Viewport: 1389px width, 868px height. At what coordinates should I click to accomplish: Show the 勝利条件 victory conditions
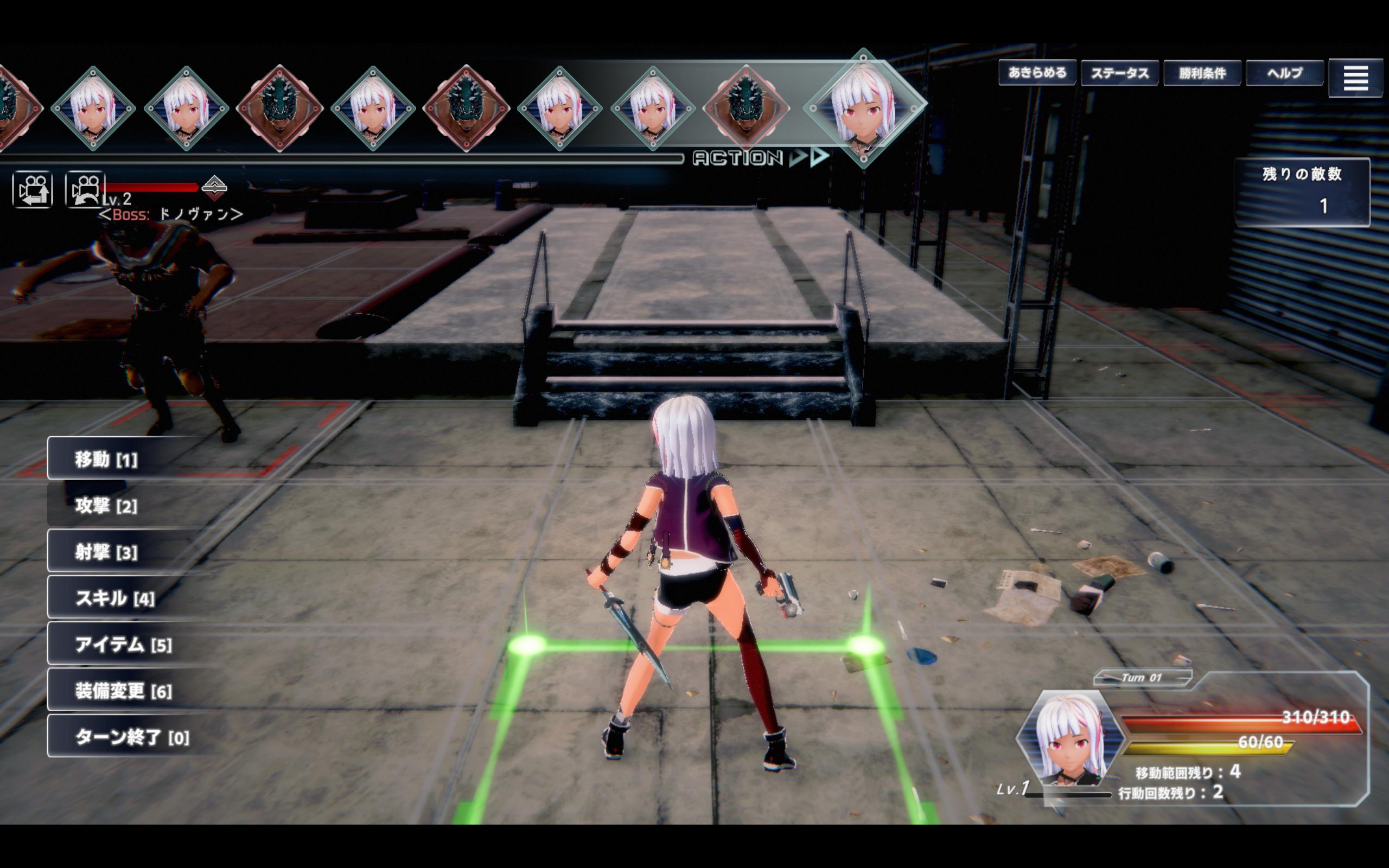coord(1202,73)
